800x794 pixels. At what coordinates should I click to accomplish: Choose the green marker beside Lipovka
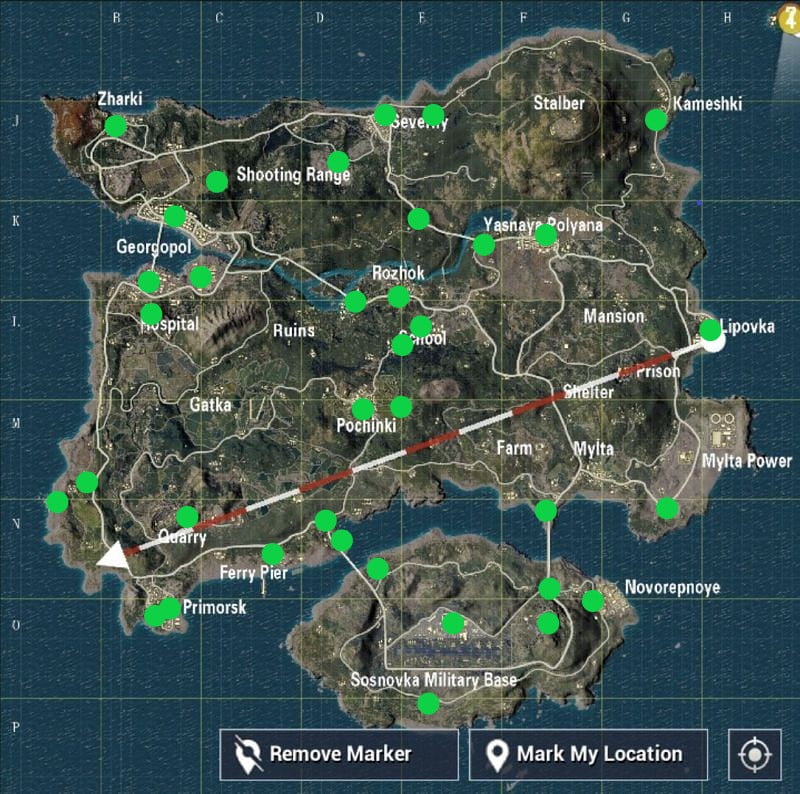pyautogui.click(x=710, y=329)
